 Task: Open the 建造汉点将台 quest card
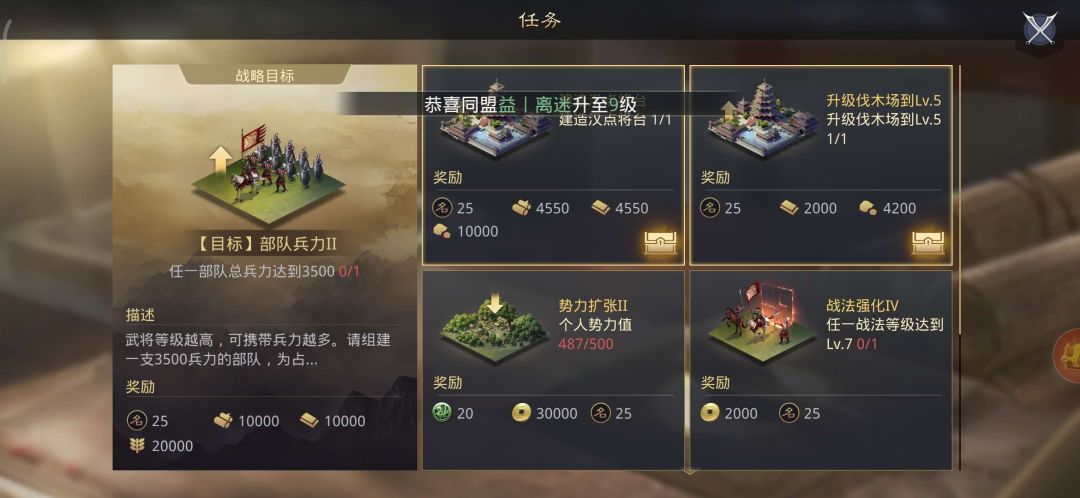552,165
